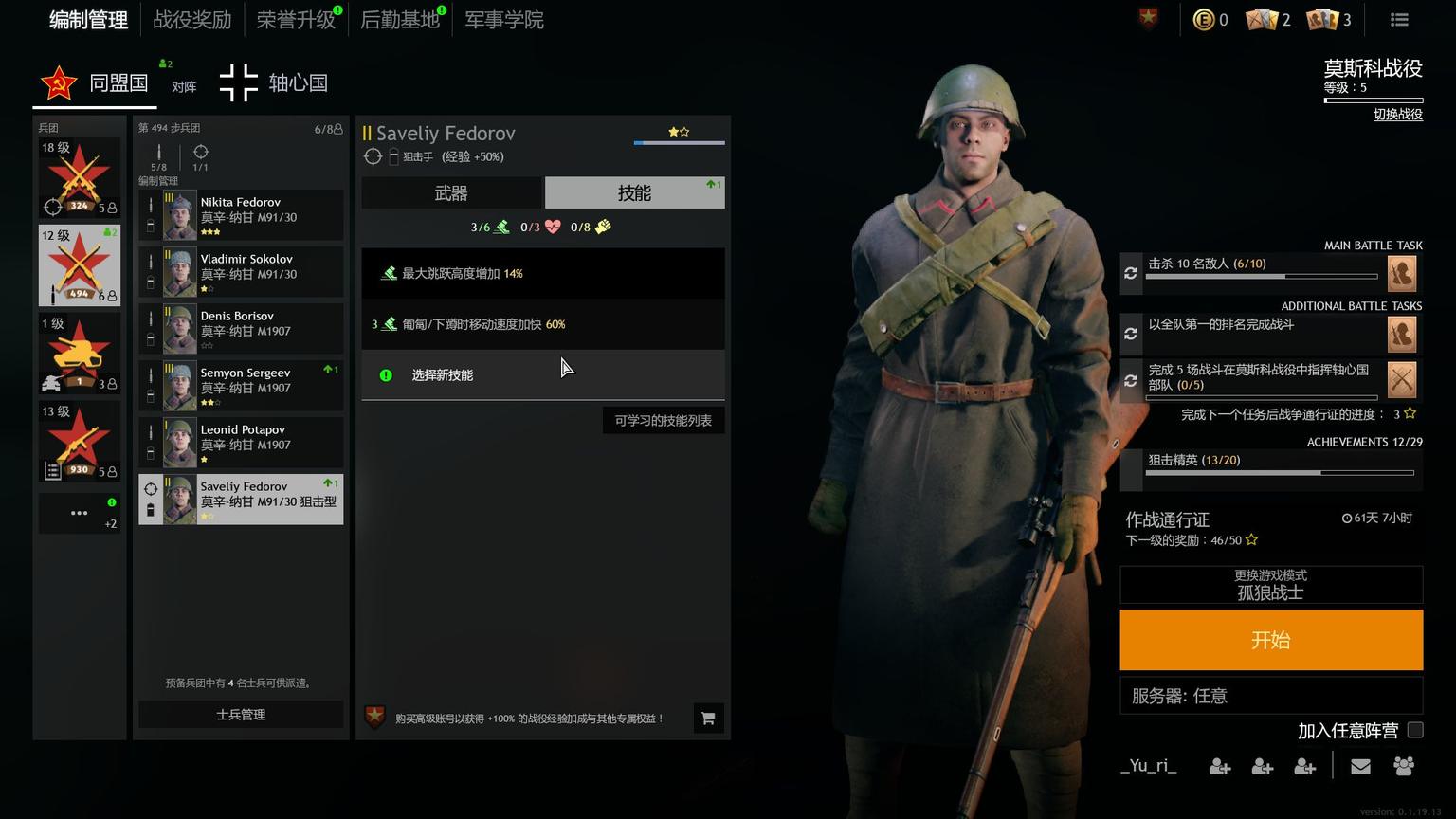1456x819 pixels.
Task: Select the 轴心国 faction
Action: point(275,83)
